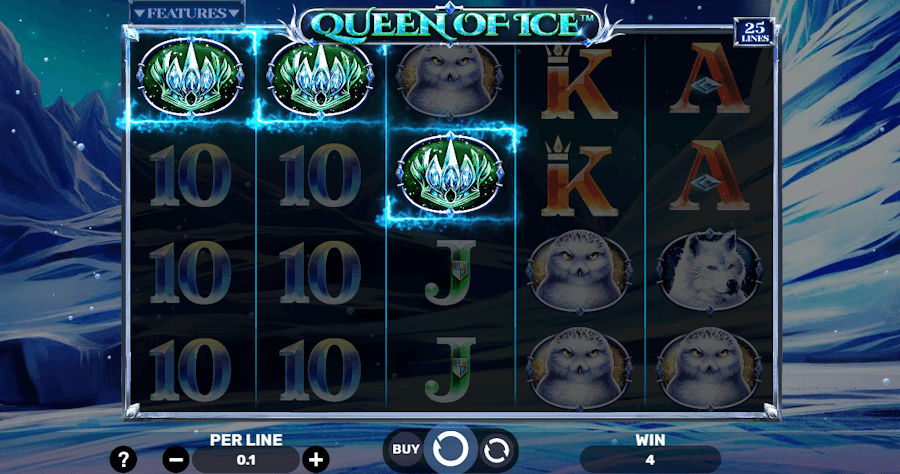
Task: Spin the reels
Action: [450, 449]
